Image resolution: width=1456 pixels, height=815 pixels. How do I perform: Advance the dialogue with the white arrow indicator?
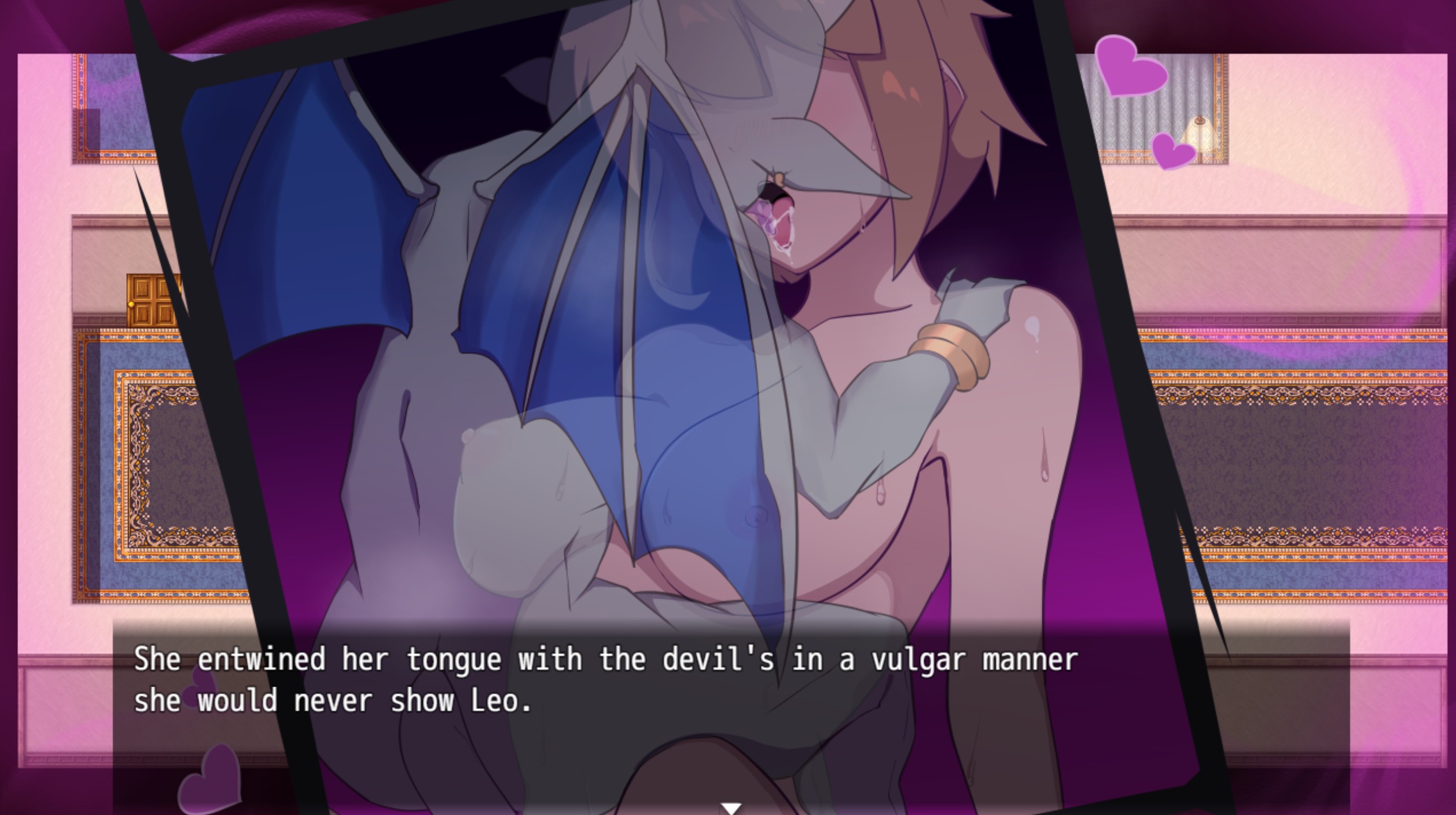pos(731,808)
